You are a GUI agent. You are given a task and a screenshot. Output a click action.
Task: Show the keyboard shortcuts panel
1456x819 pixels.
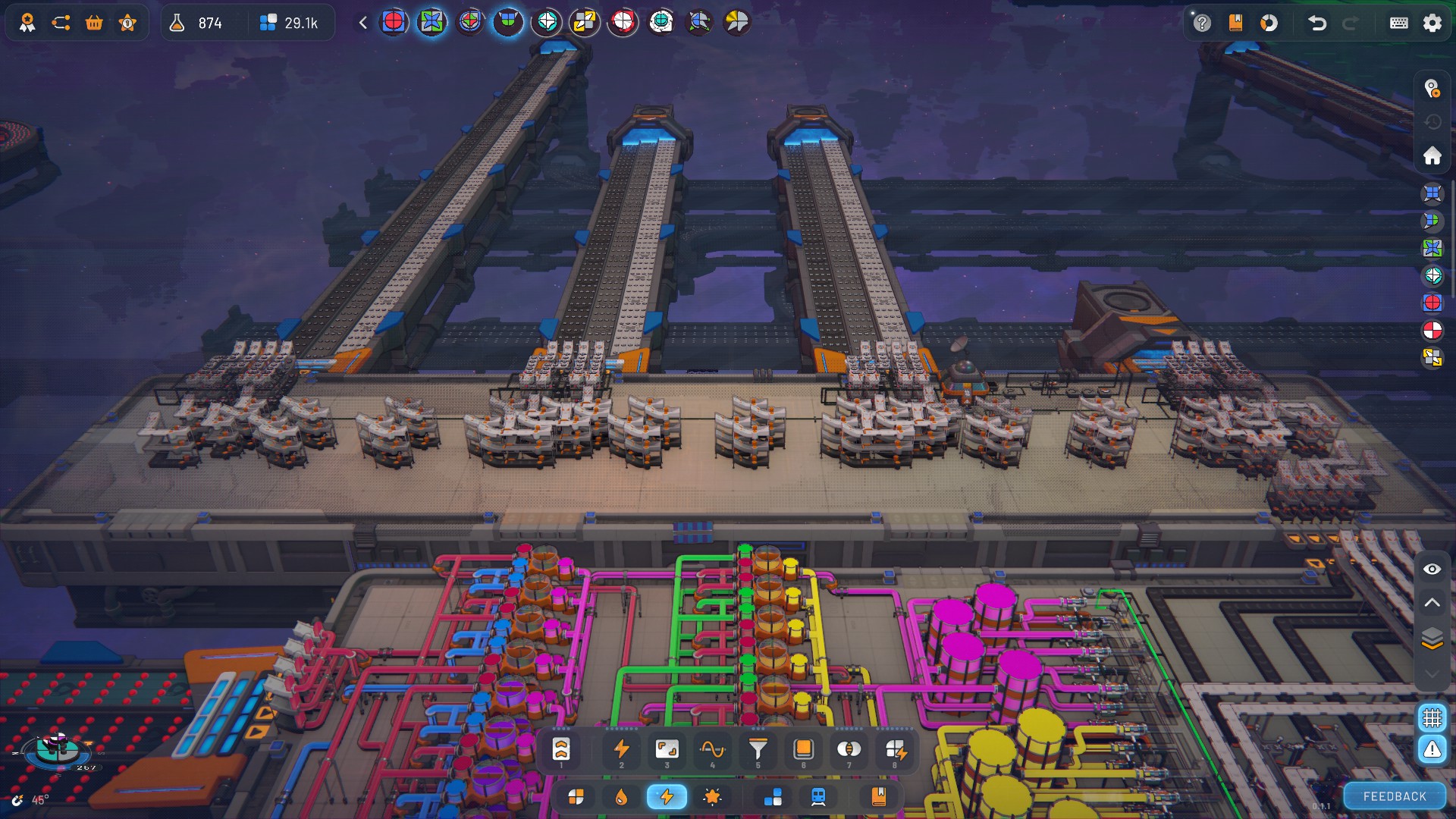[x=1398, y=23]
